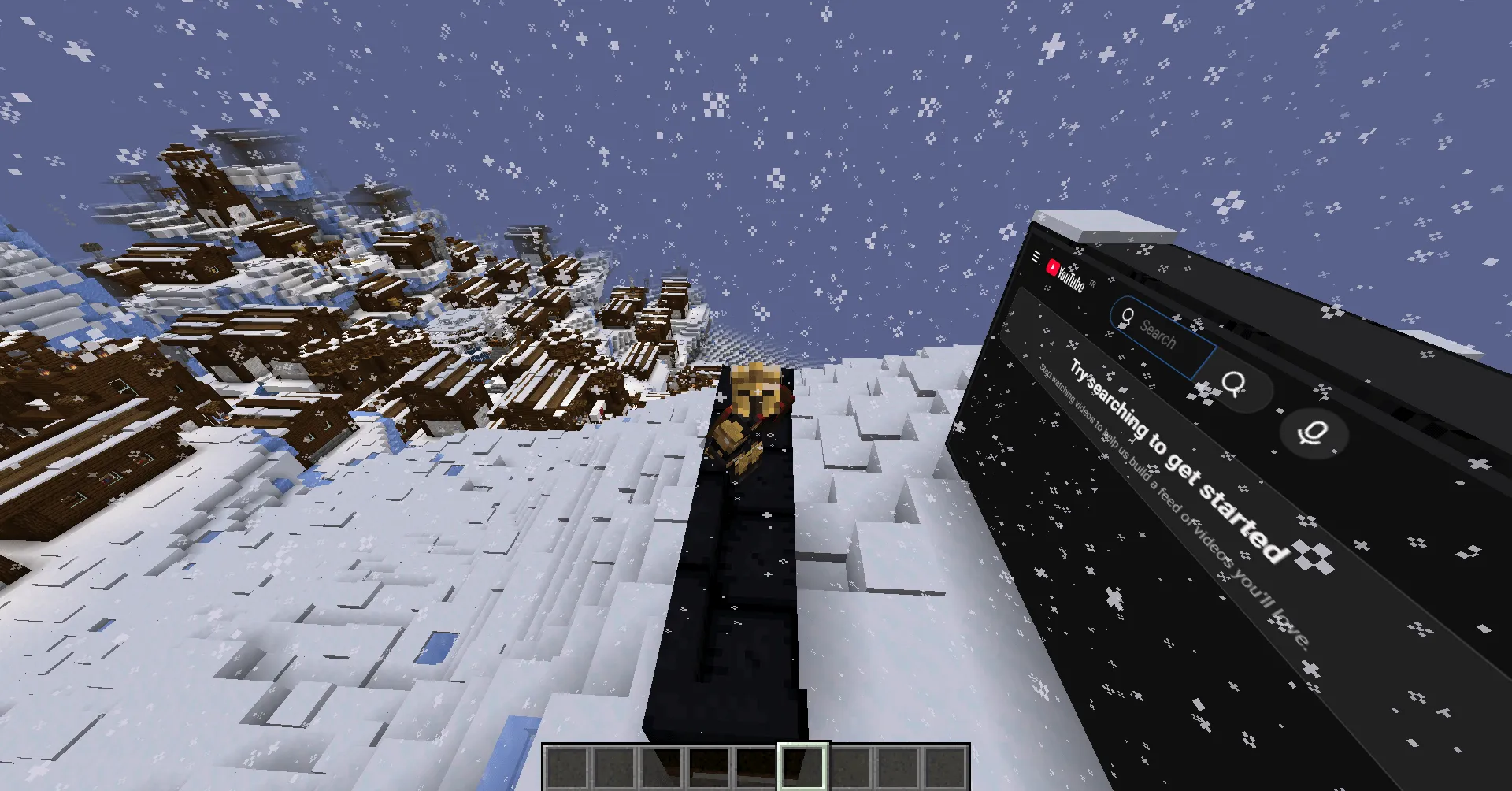1512x791 pixels.
Task: Select the leftmost hotbar slot
Action: [x=566, y=768]
